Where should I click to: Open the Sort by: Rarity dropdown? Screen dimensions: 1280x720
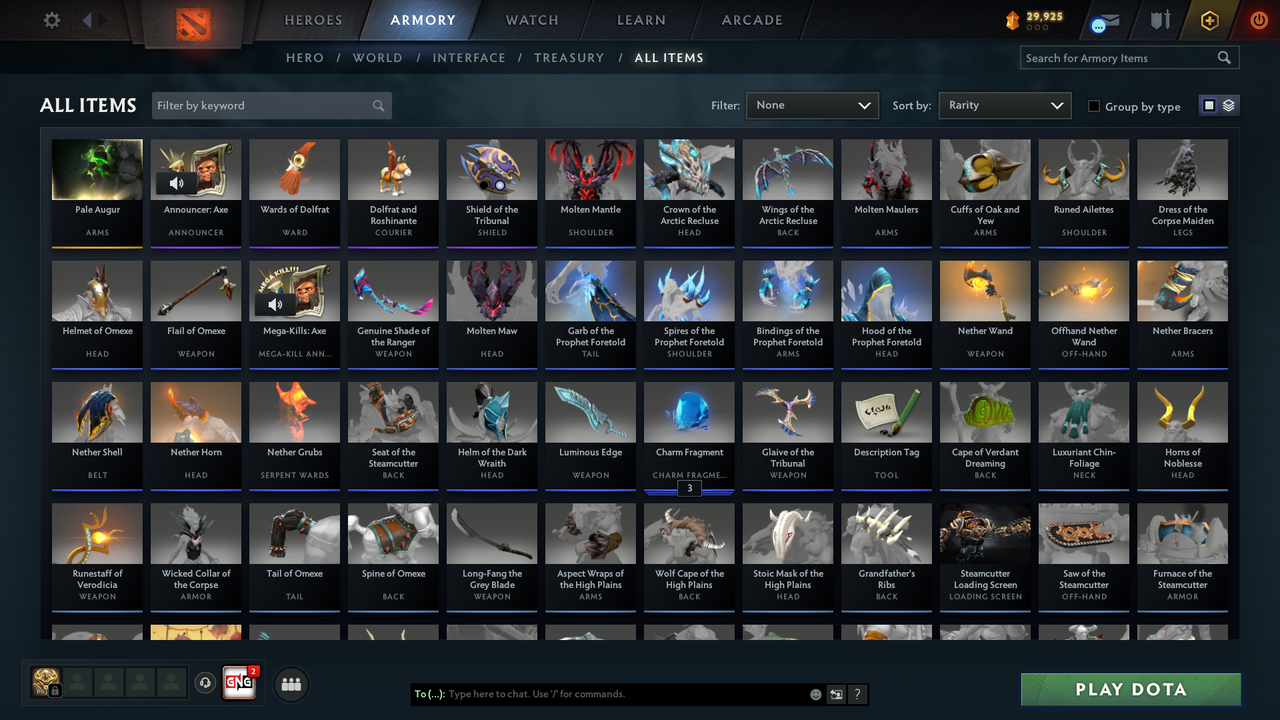pos(1004,105)
